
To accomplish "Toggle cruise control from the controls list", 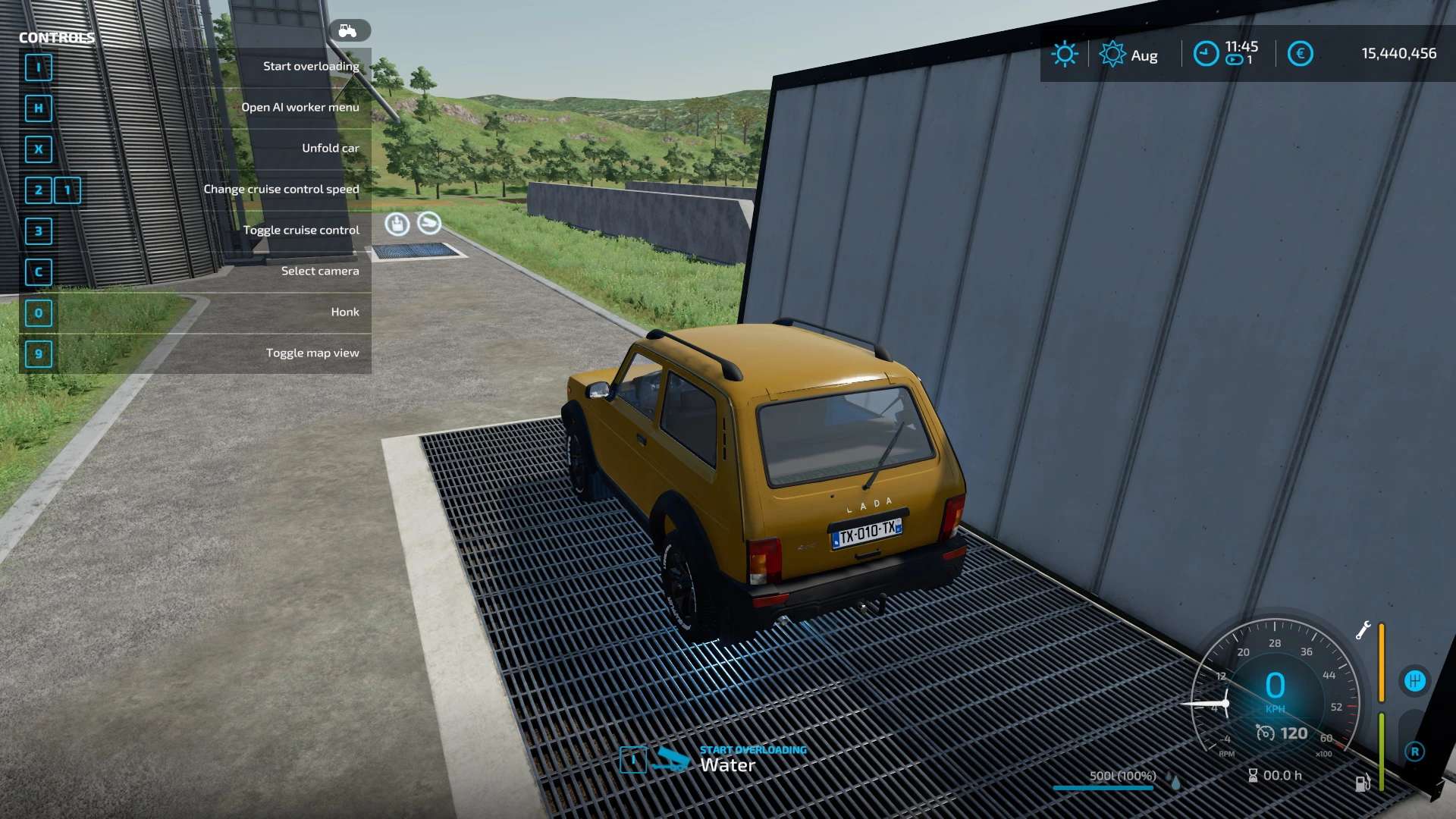I will [302, 229].
